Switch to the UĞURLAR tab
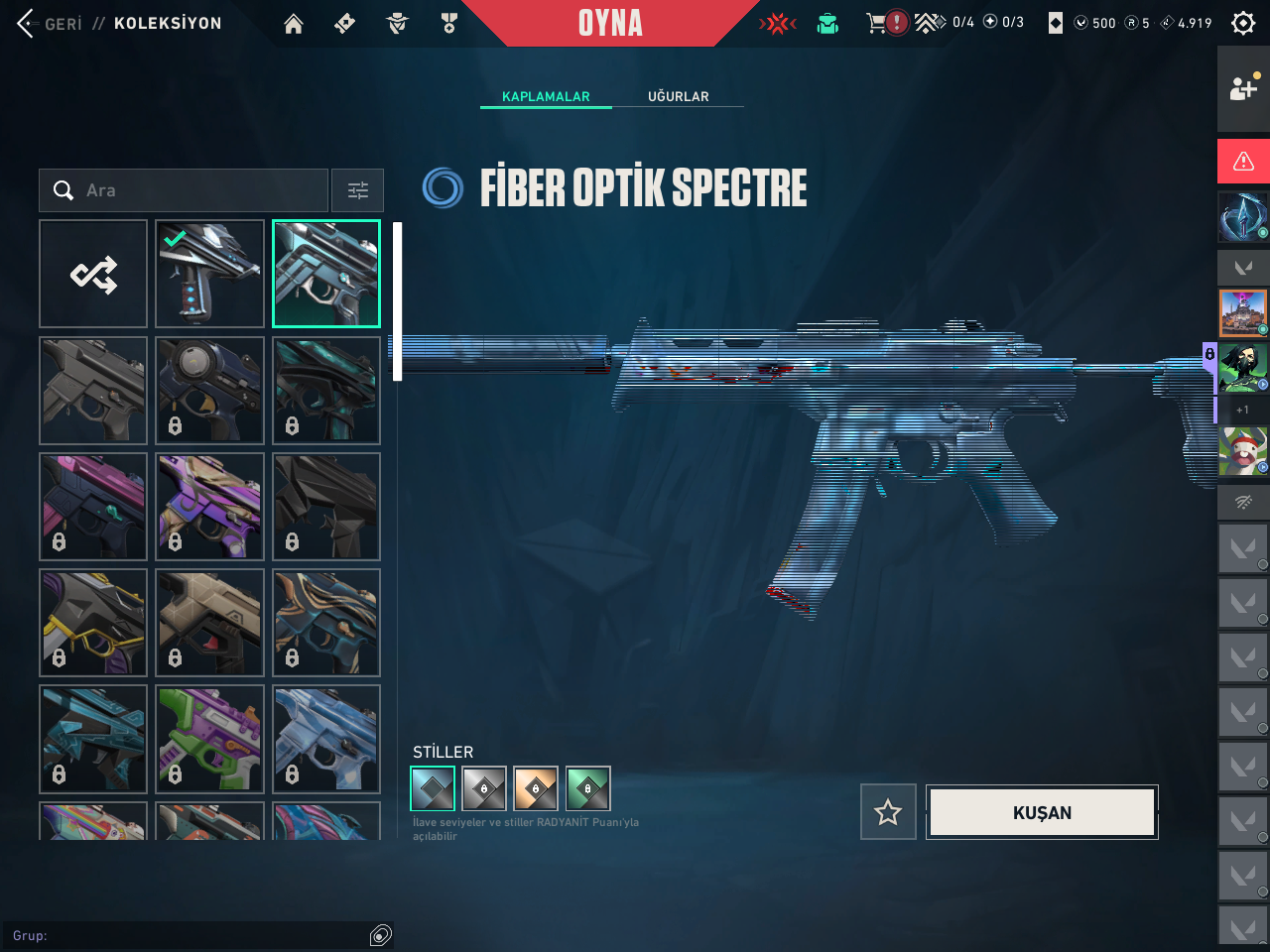The image size is (1270, 952). coord(679,96)
